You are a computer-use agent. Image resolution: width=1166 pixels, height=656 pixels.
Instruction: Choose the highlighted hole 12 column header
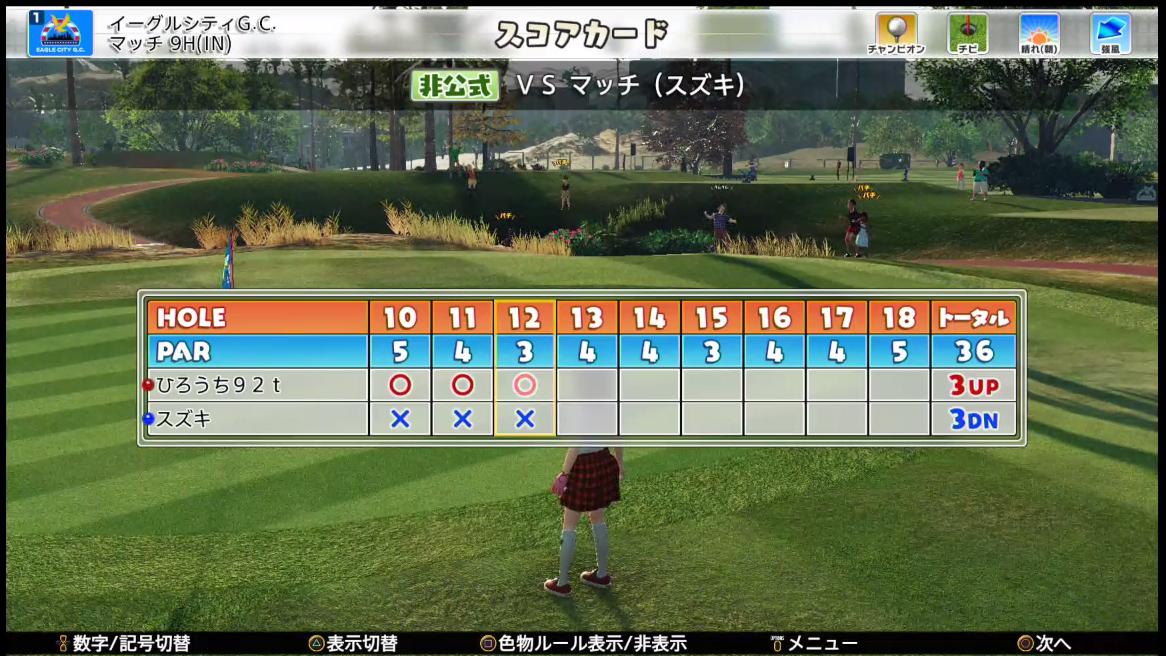click(525, 318)
